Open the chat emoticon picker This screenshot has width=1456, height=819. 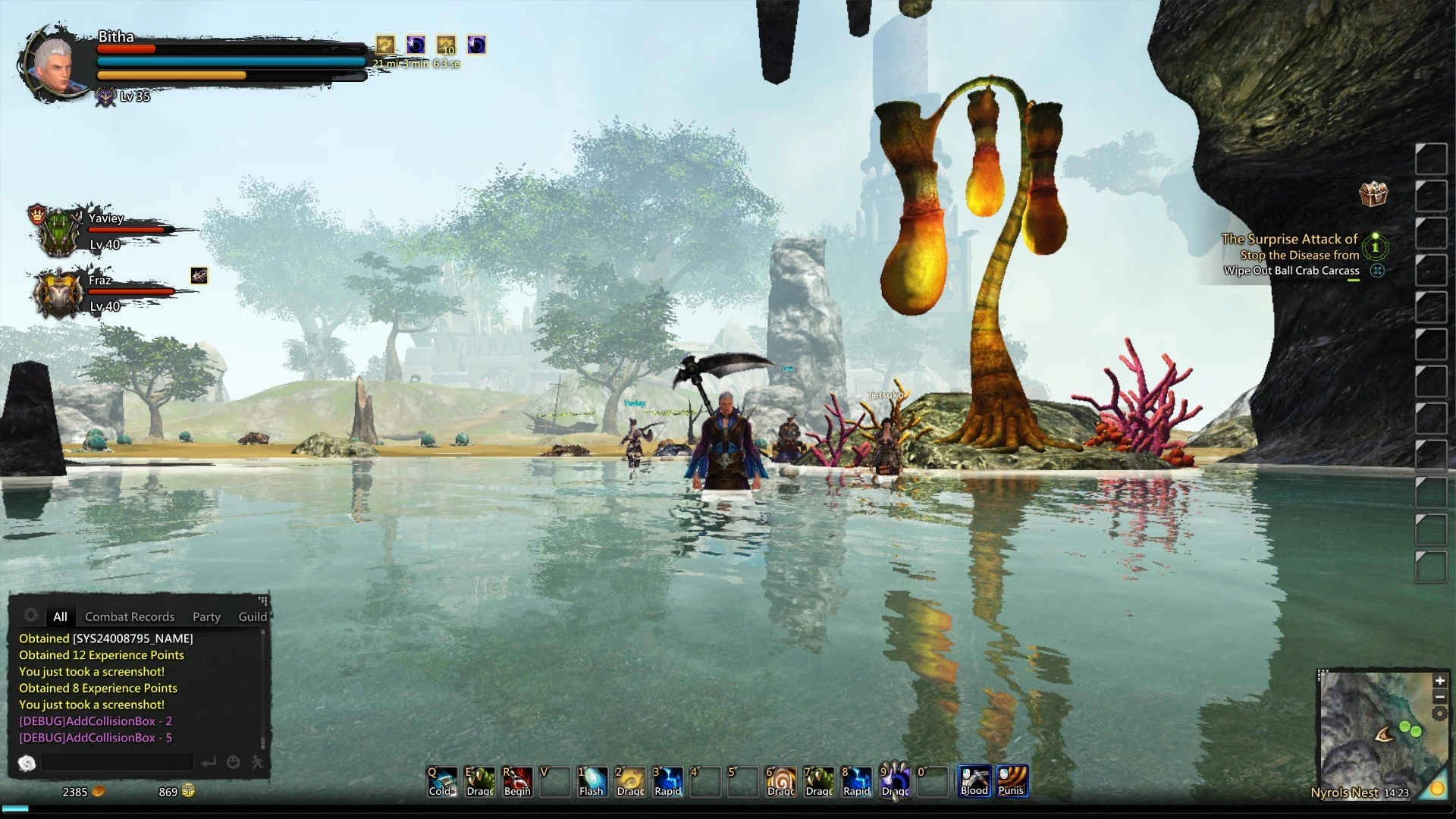point(234,762)
